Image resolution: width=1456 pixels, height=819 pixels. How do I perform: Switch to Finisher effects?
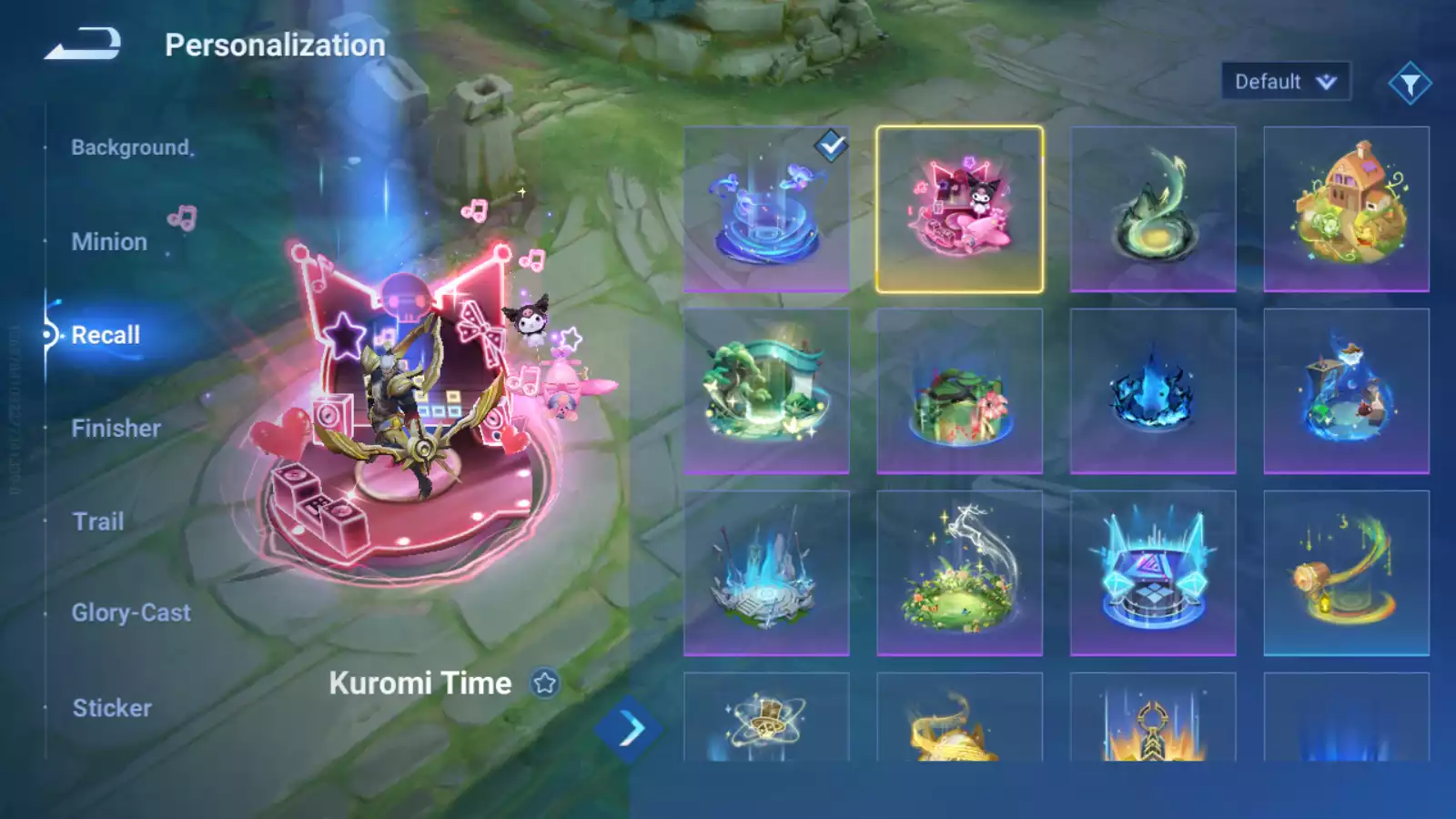coord(116,429)
